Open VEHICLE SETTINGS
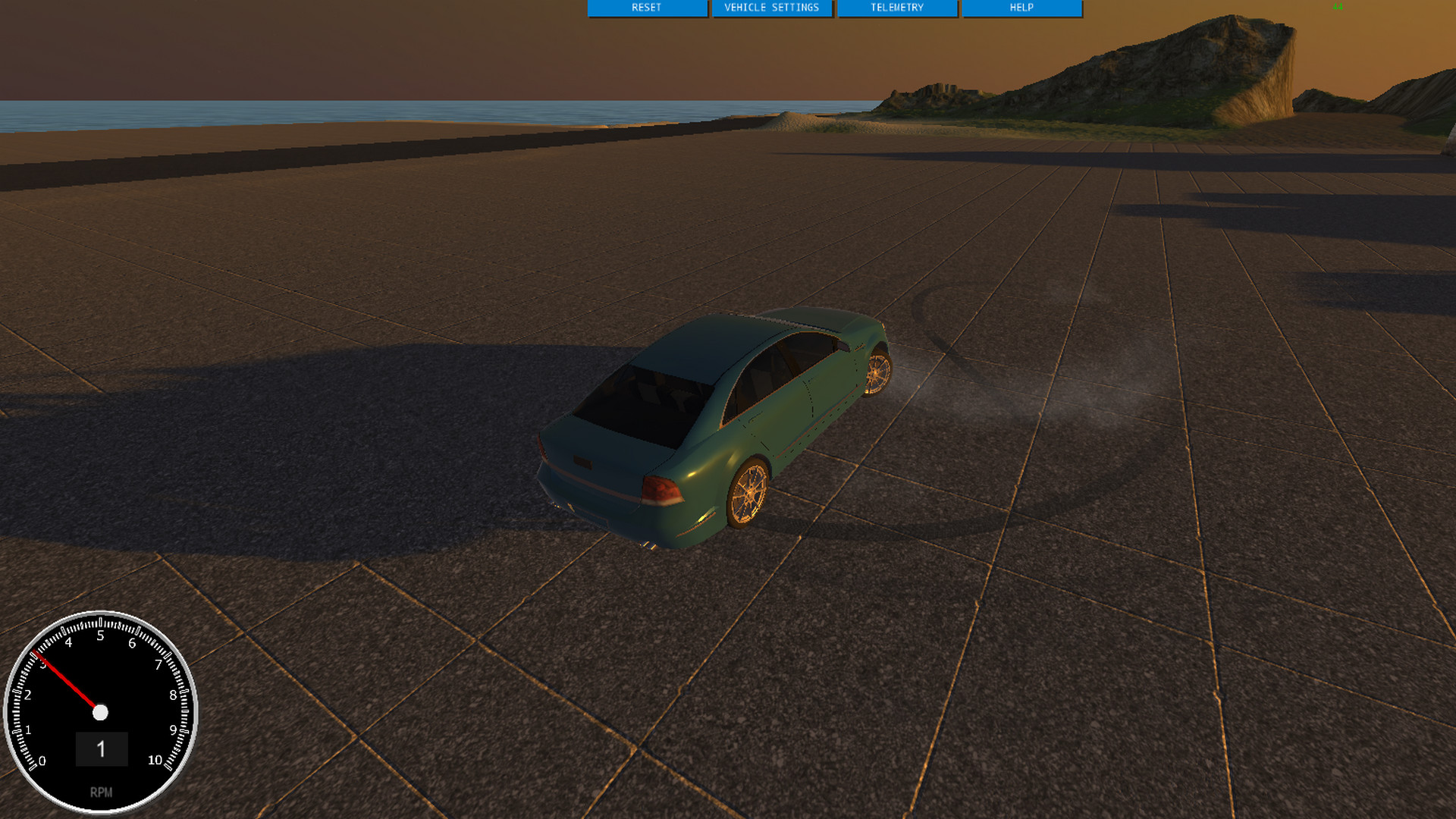The width and height of the screenshot is (1456, 819). coord(771,8)
